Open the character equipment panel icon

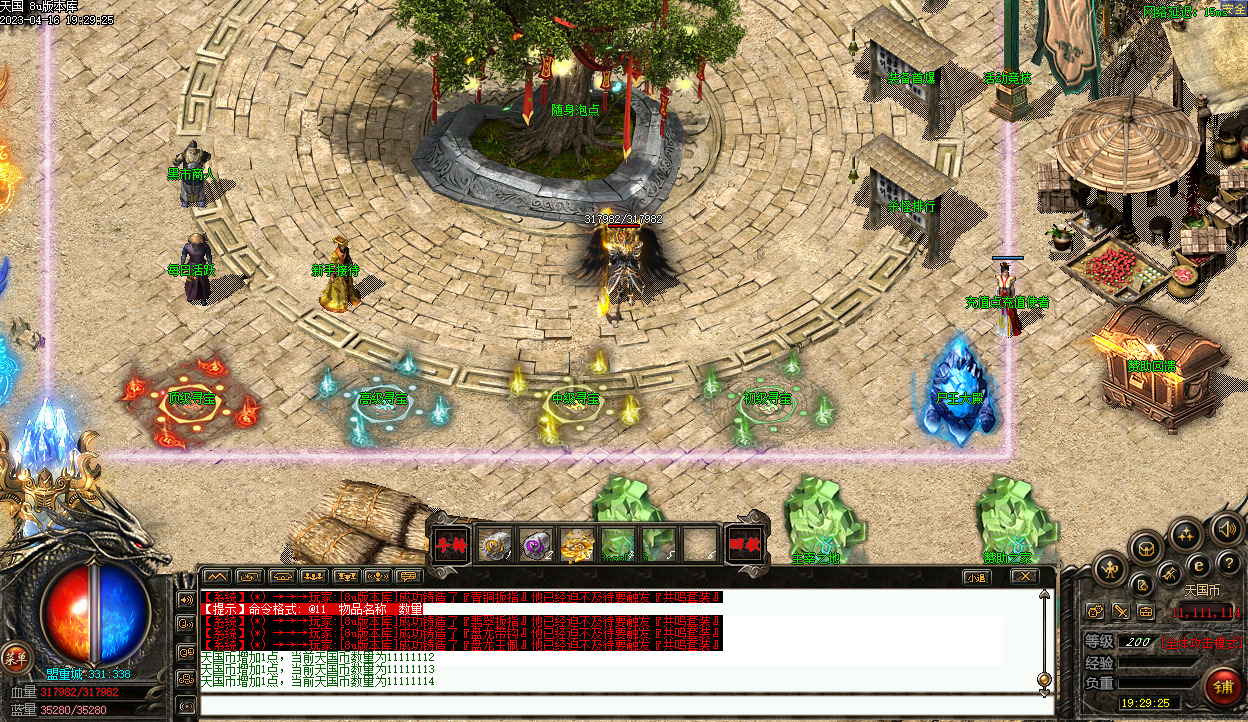(1111, 570)
